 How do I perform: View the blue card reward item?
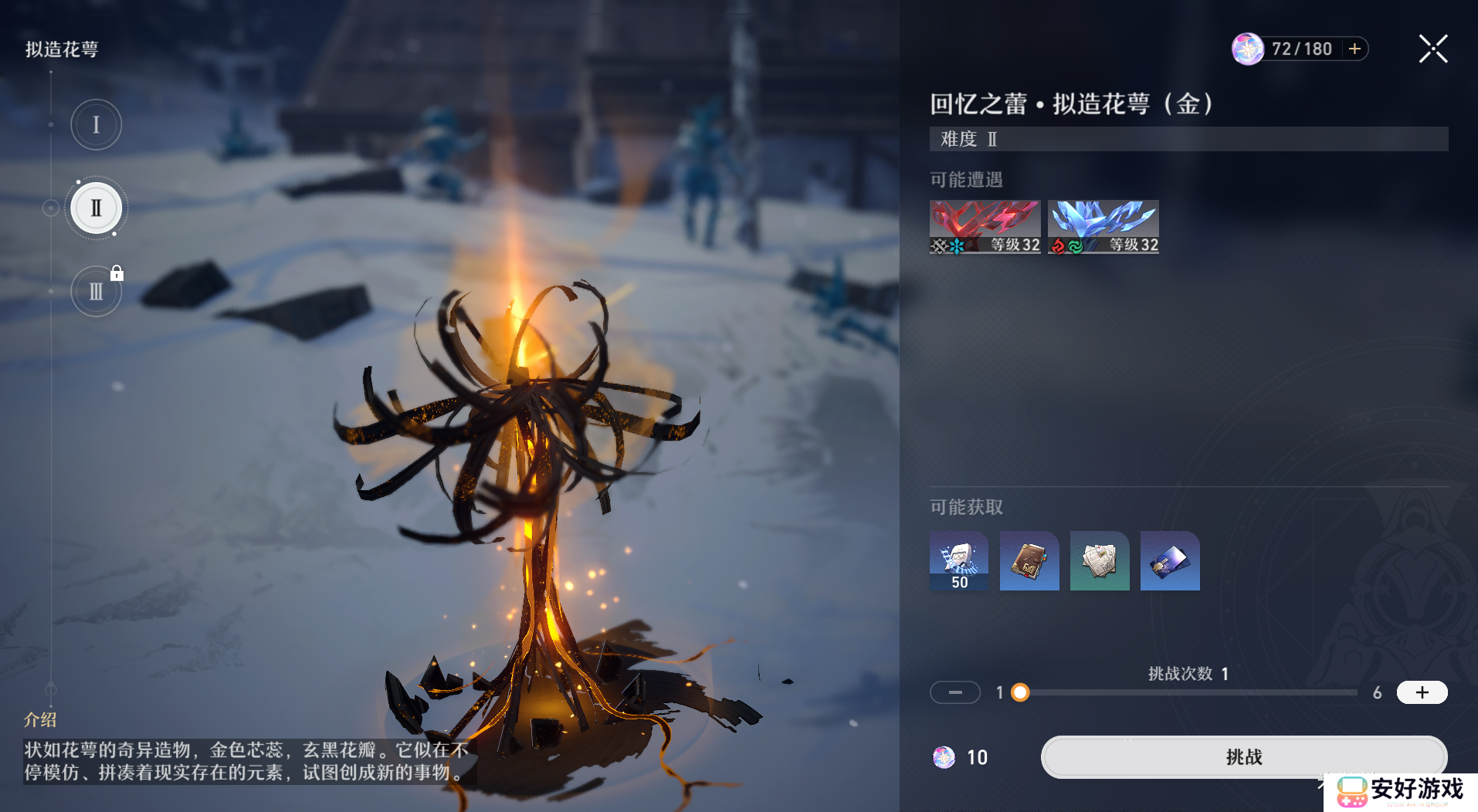[1170, 561]
